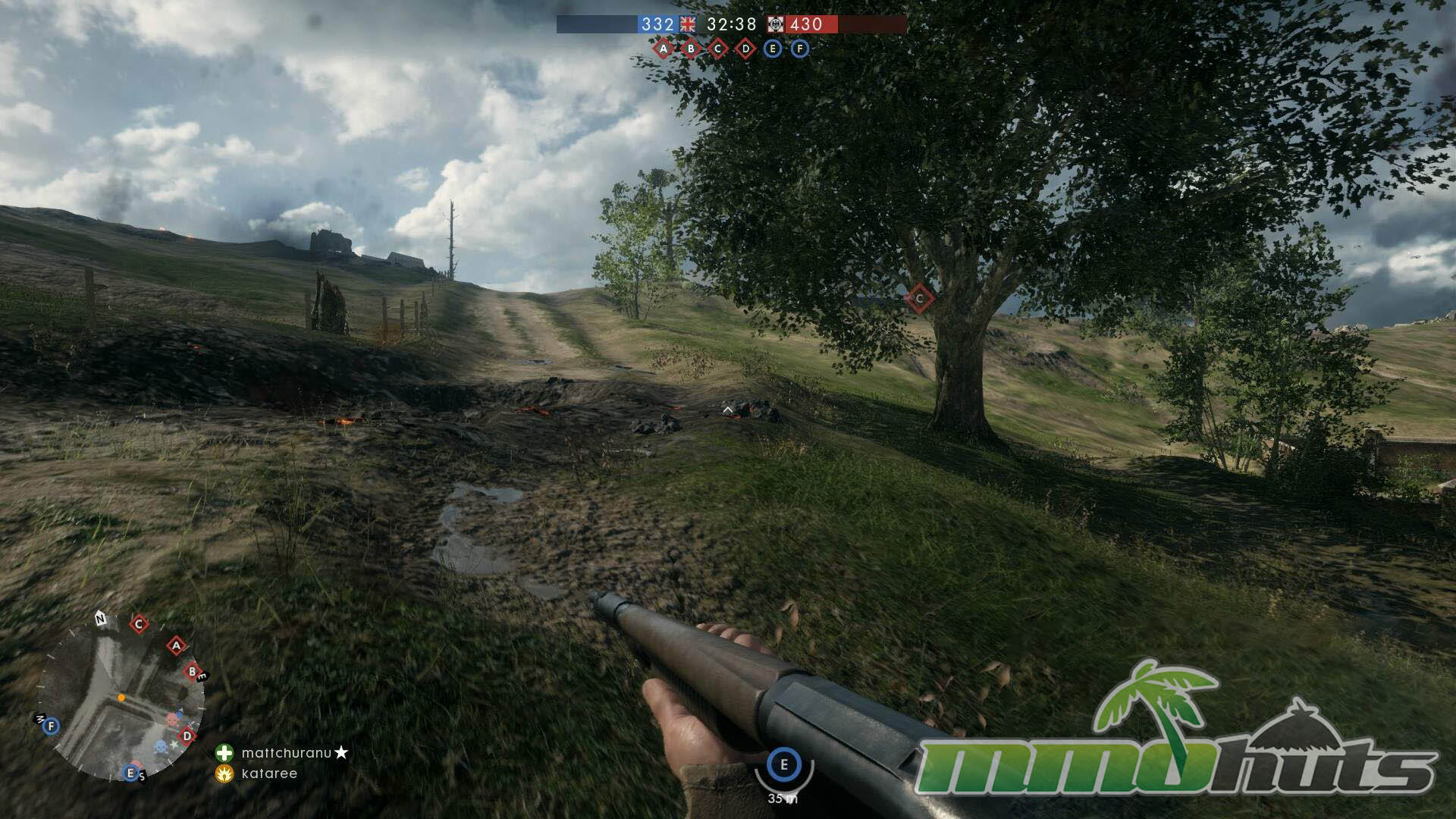Click the D flag marker on the minimap

[187, 736]
